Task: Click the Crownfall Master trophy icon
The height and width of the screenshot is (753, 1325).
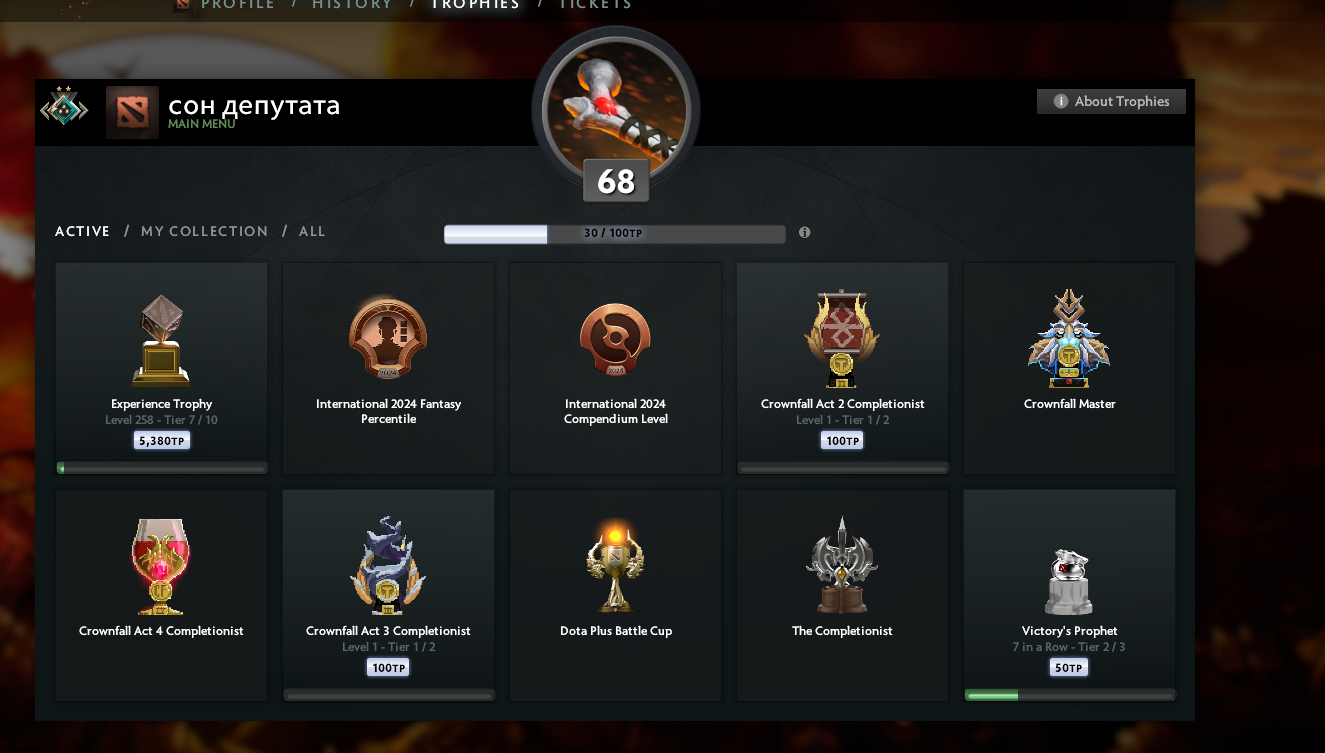Action: click(x=1069, y=337)
